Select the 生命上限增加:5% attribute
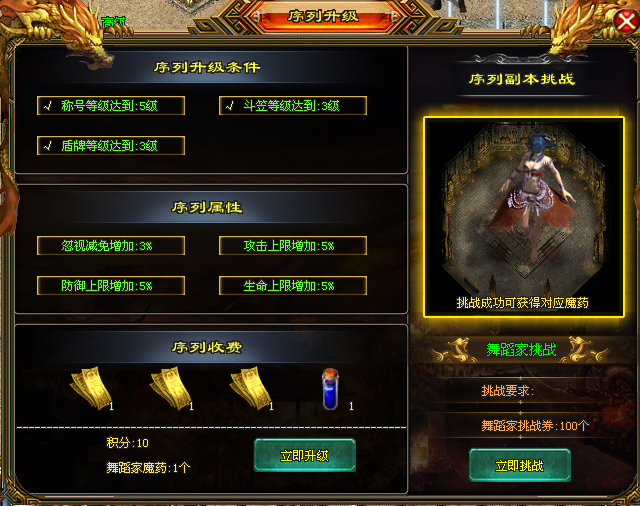Viewport: 640px width, 506px height. click(x=293, y=285)
